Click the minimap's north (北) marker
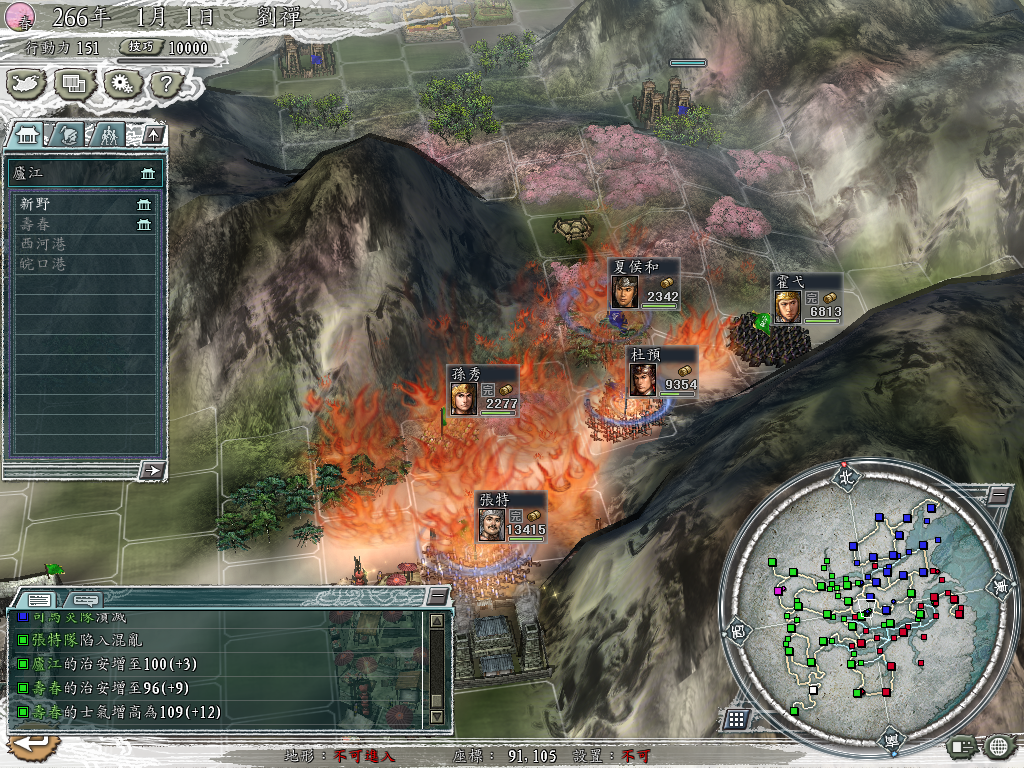The width and height of the screenshot is (1024, 768). pyautogui.click(x=847, y=477)
